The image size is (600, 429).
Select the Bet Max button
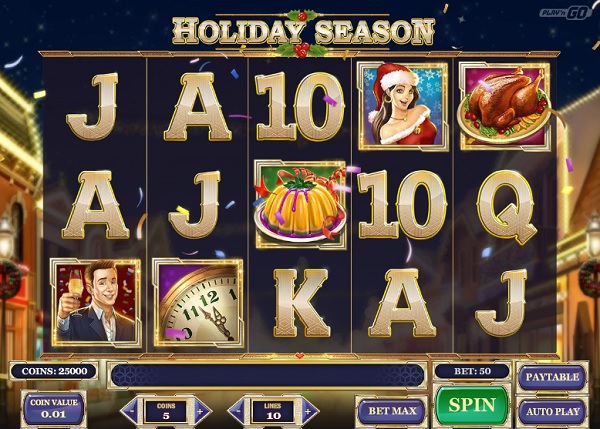391,410
